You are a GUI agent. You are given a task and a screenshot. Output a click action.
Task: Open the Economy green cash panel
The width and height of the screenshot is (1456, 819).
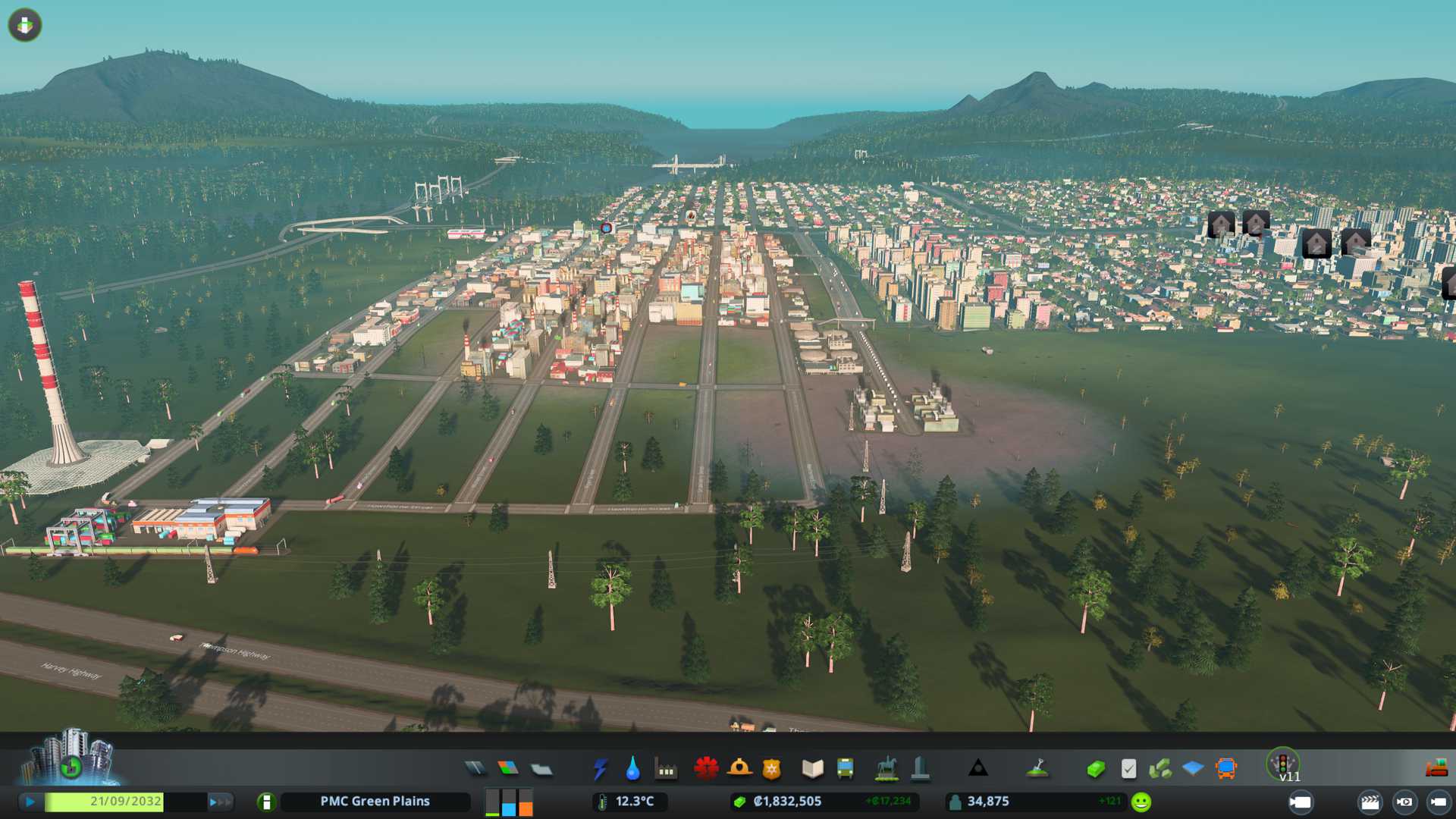click(1095, 769)
